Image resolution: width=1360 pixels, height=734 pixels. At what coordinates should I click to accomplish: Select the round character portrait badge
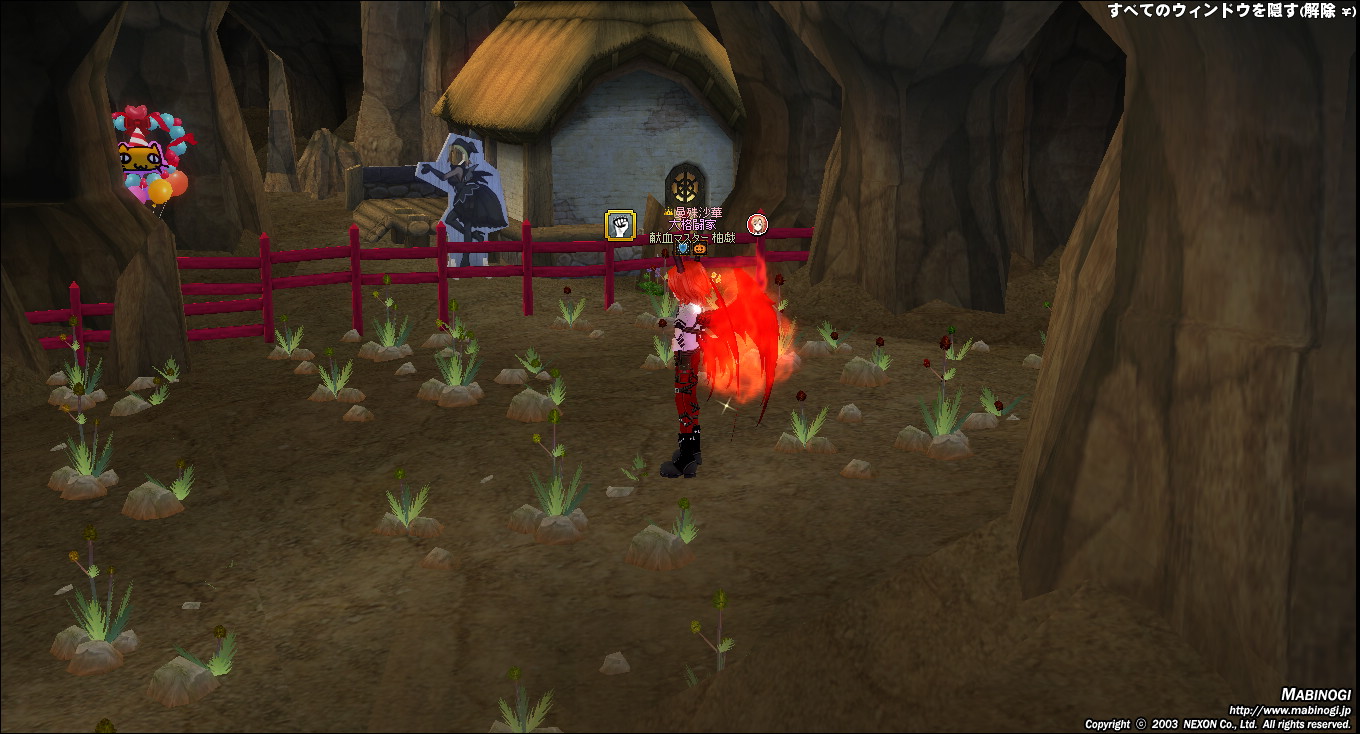click(x=758, y=224)
